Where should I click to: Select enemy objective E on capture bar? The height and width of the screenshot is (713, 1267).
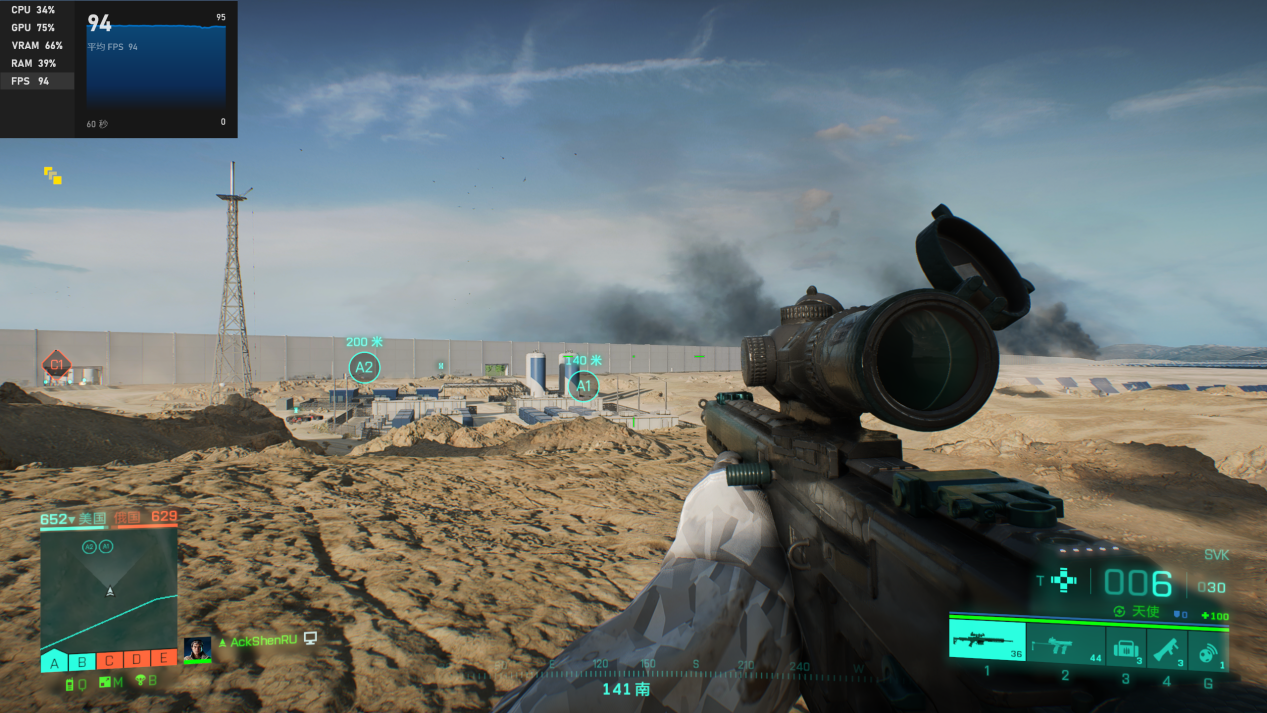(164, 658)
